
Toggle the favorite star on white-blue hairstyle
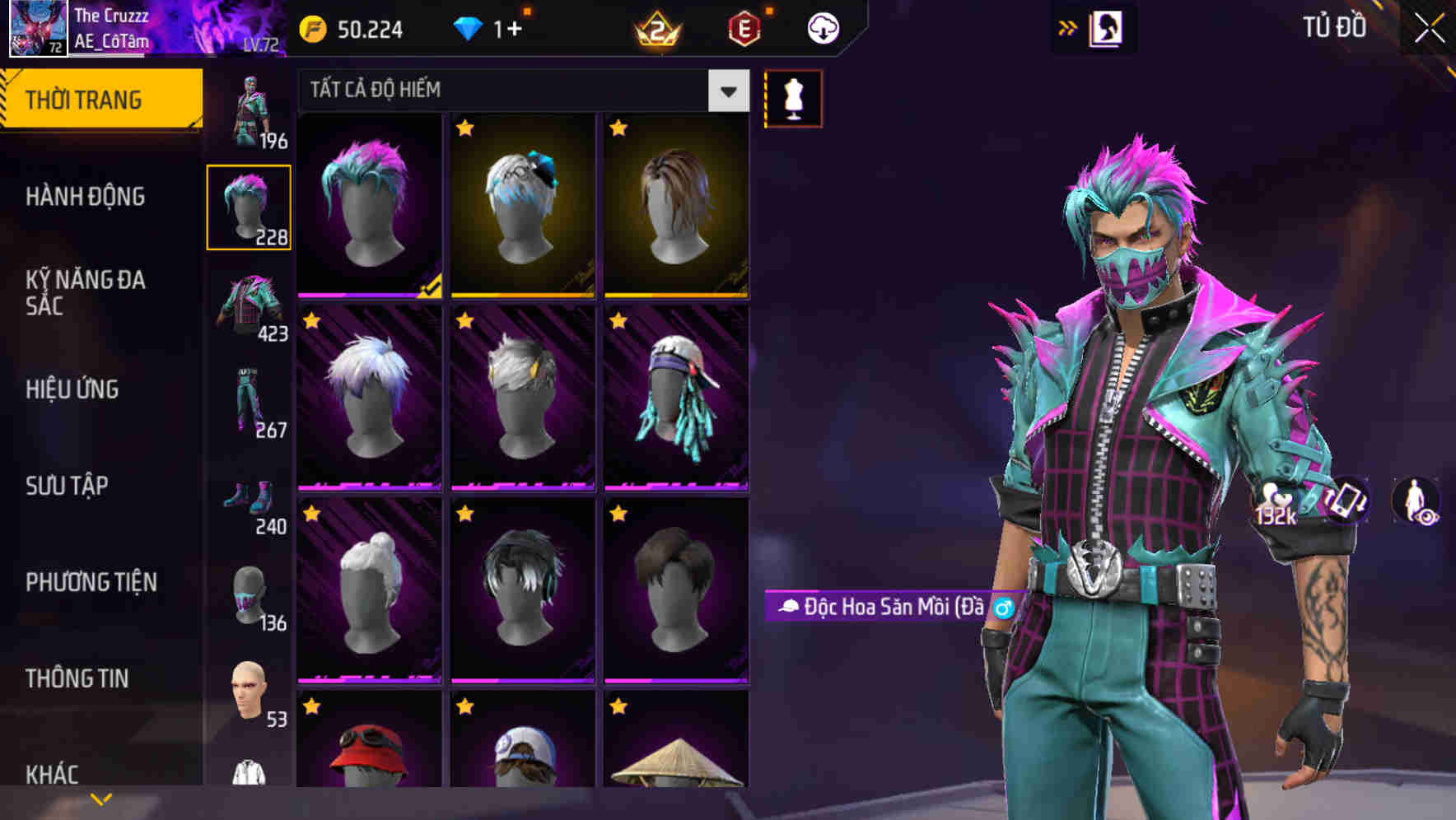pos(310,321)
